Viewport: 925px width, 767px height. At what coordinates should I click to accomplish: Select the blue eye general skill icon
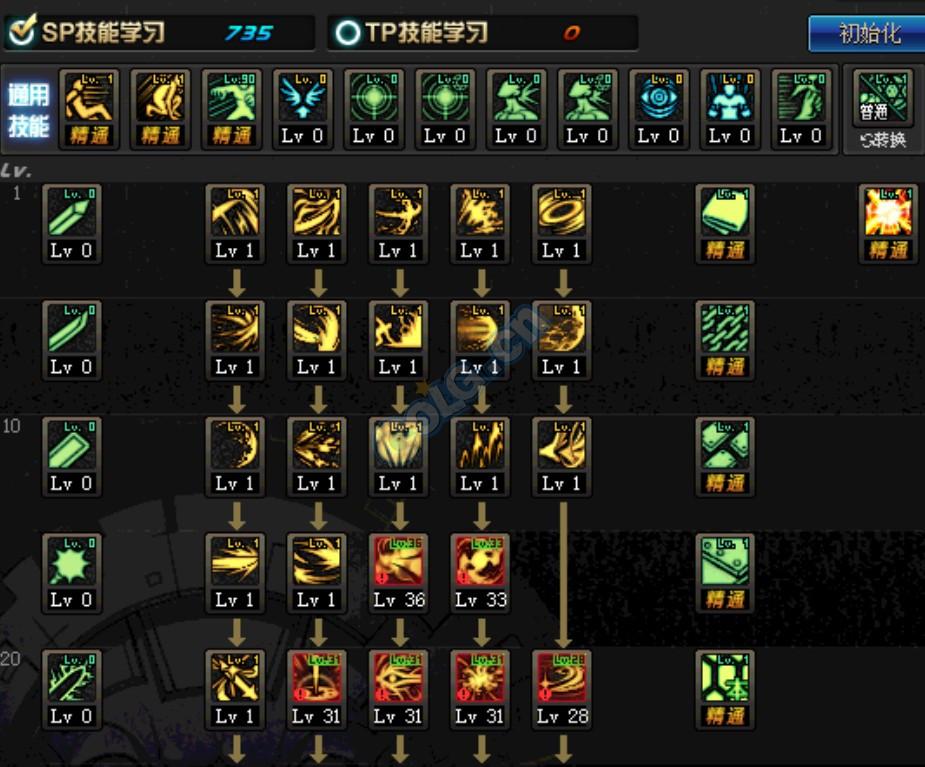point(658,98)
